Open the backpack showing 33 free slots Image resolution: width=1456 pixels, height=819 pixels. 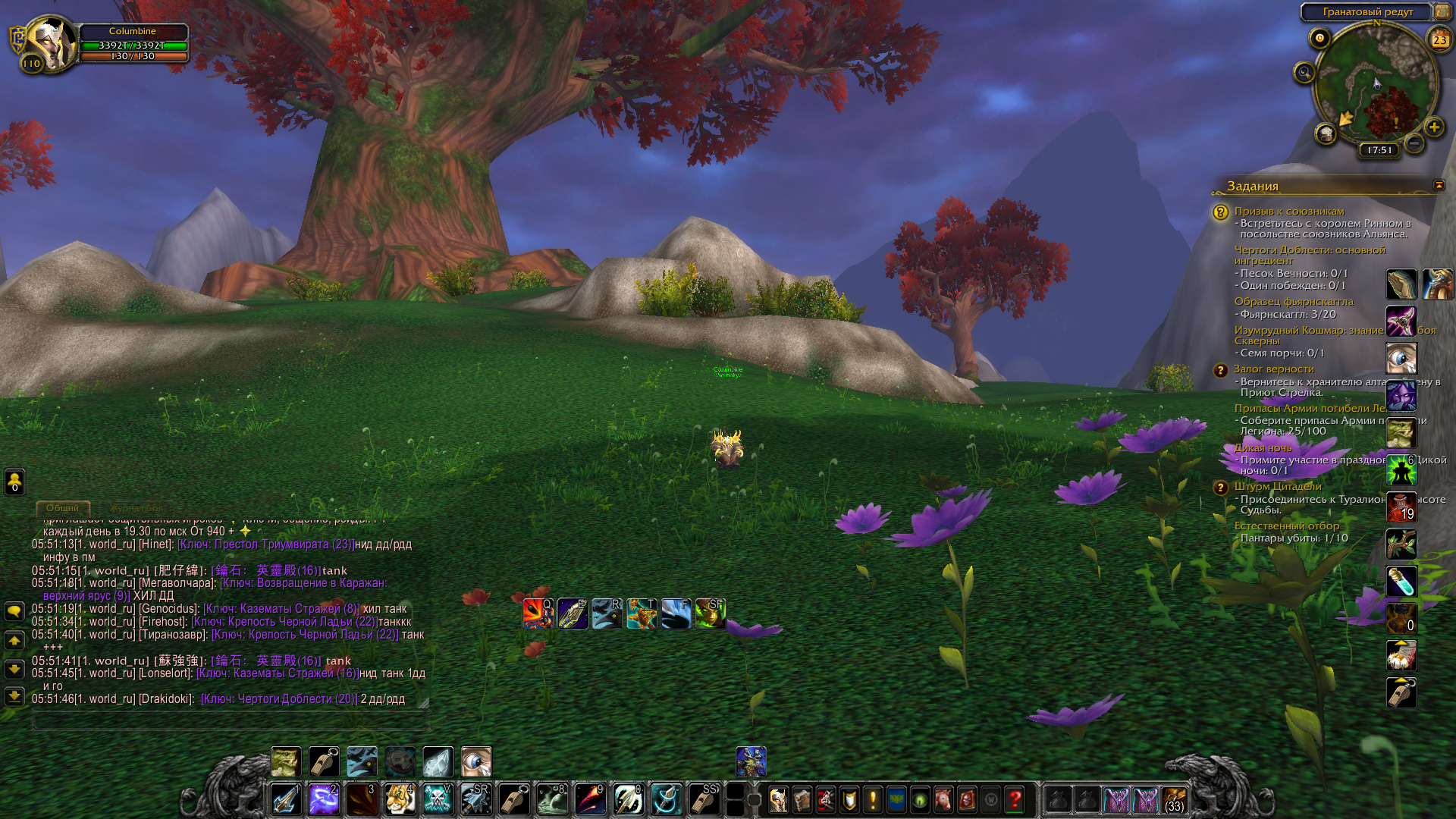pyautogui.click(x=1174, y=799)
